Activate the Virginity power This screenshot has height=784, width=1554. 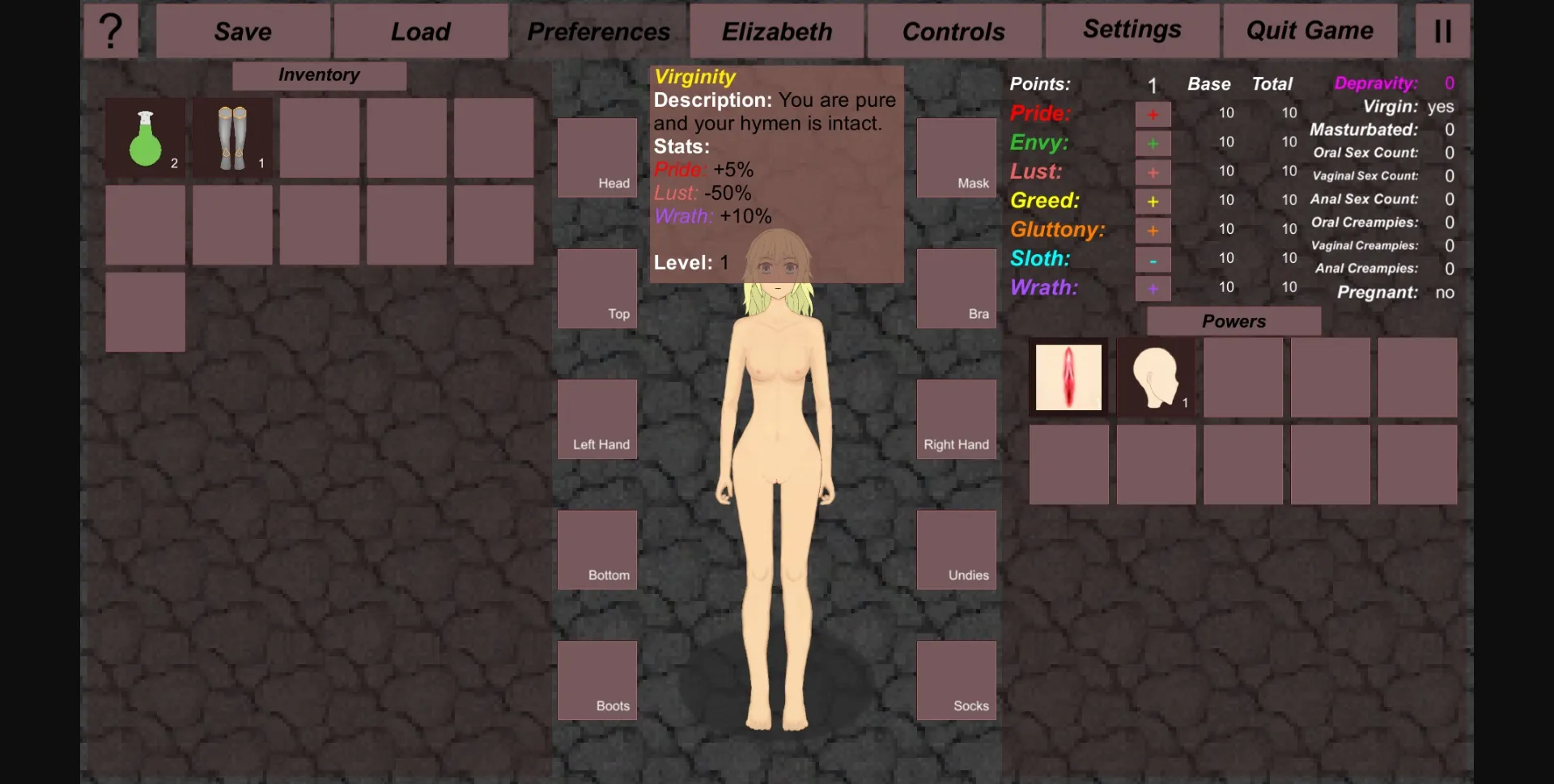click(x=1068, y=377)
